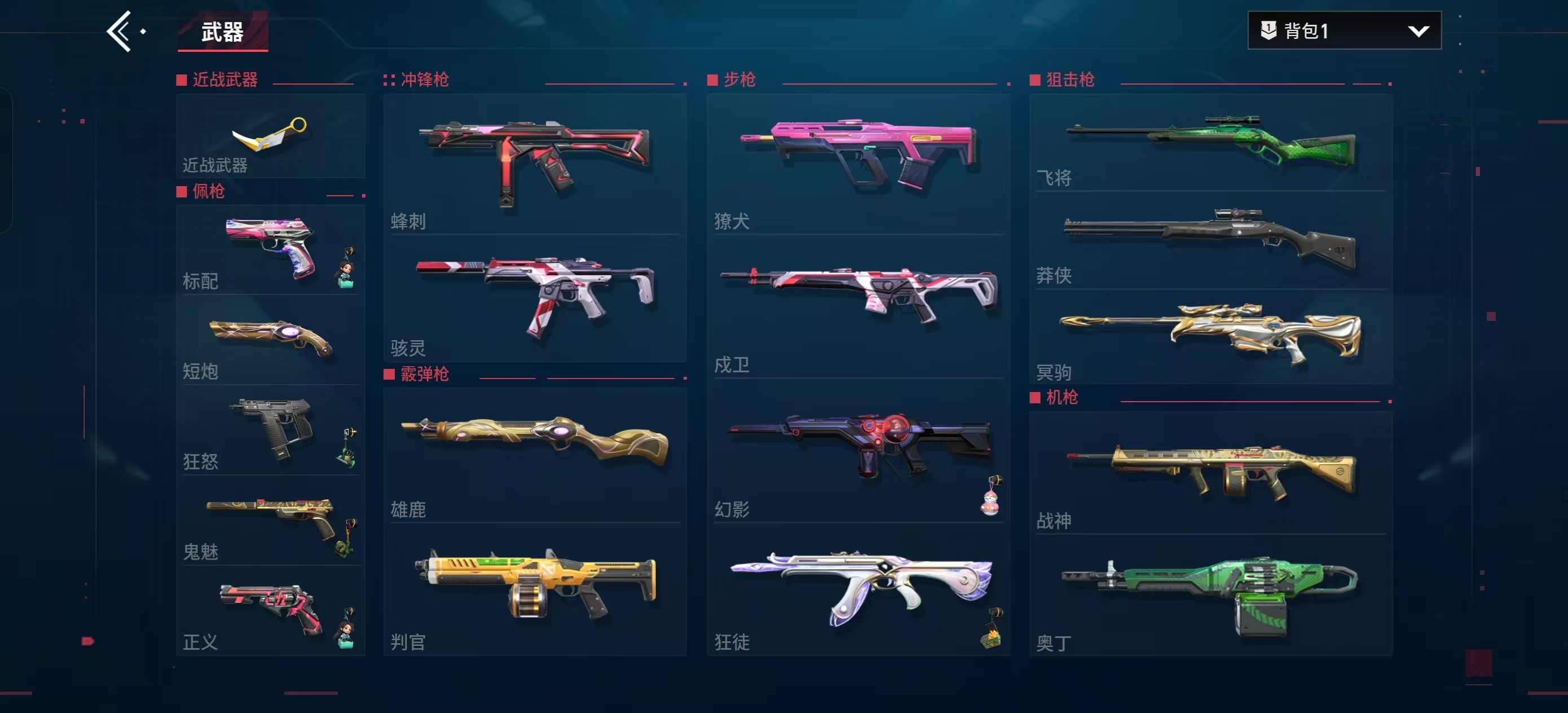The image size is (1568, 713).
Task: Select the 武器 tab
Action: tap(223, 32)
